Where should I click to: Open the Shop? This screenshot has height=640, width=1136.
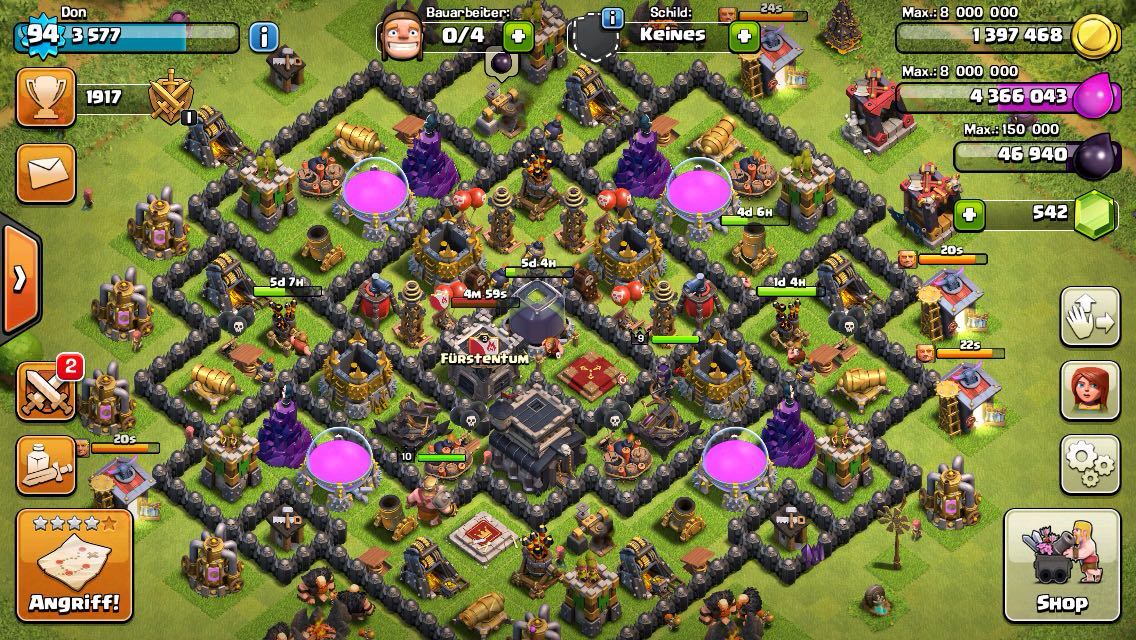click(1061, 565)
